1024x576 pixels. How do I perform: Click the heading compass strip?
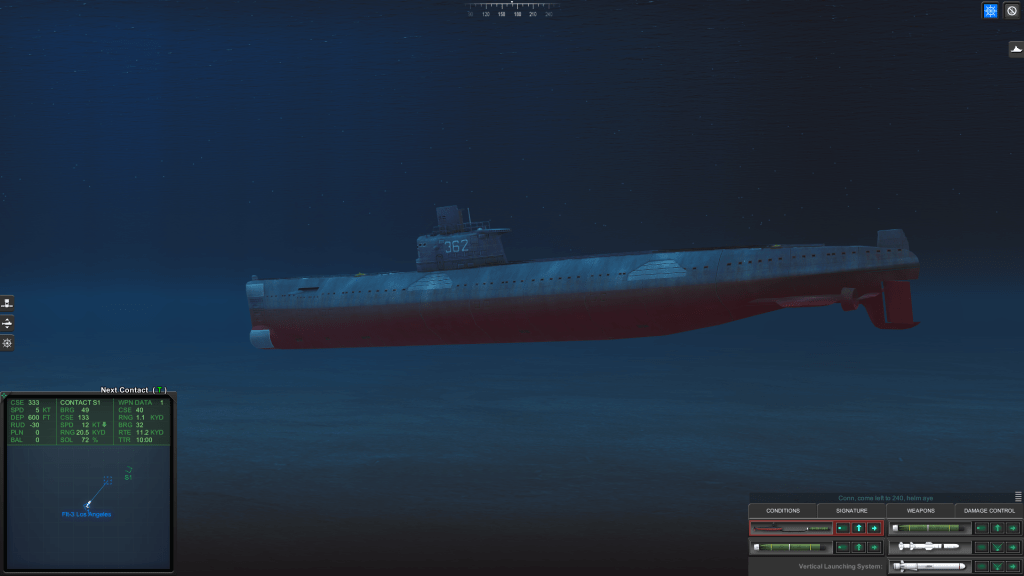point(512,11)
